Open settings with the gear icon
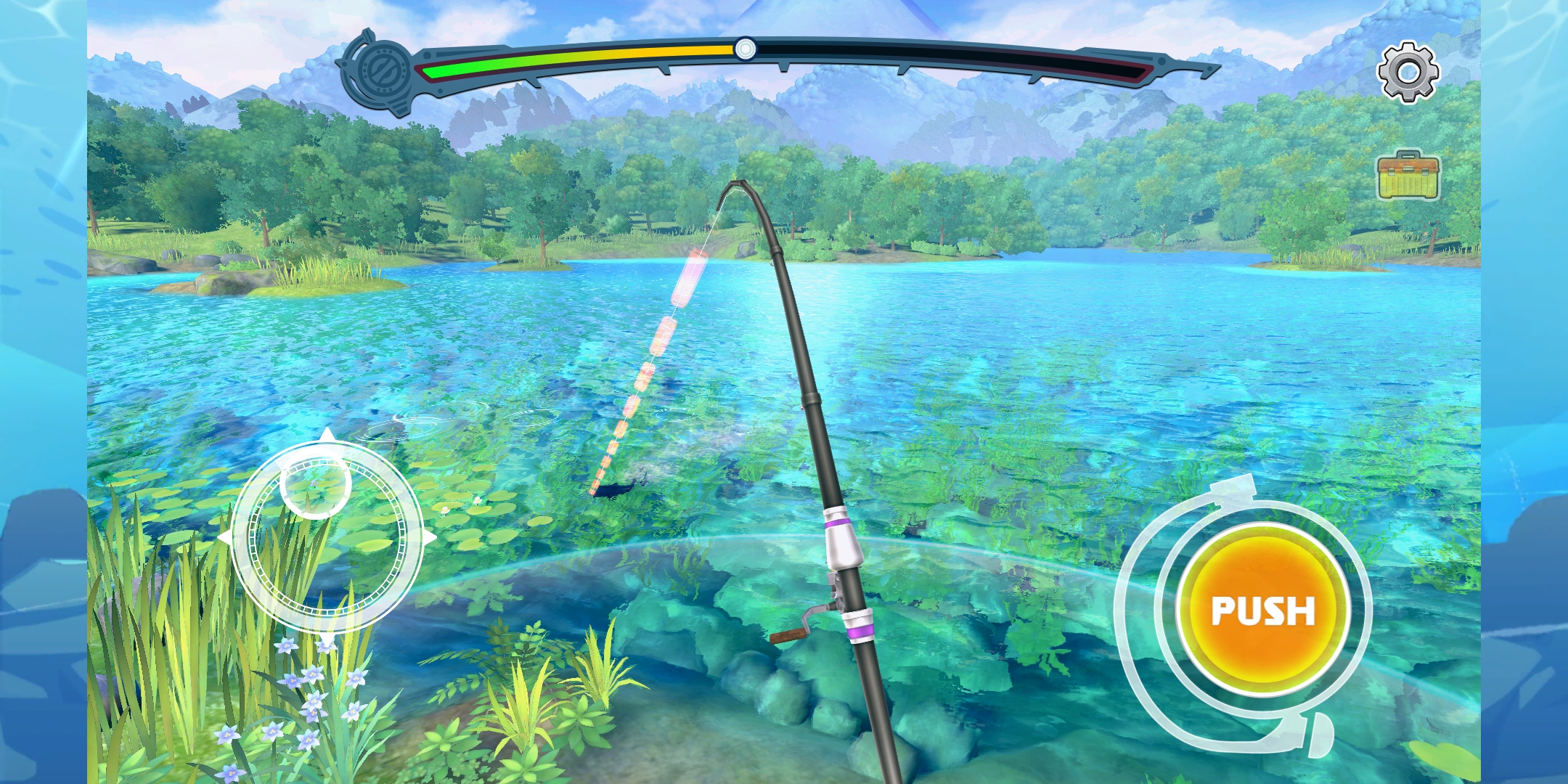 (1408, 72)
